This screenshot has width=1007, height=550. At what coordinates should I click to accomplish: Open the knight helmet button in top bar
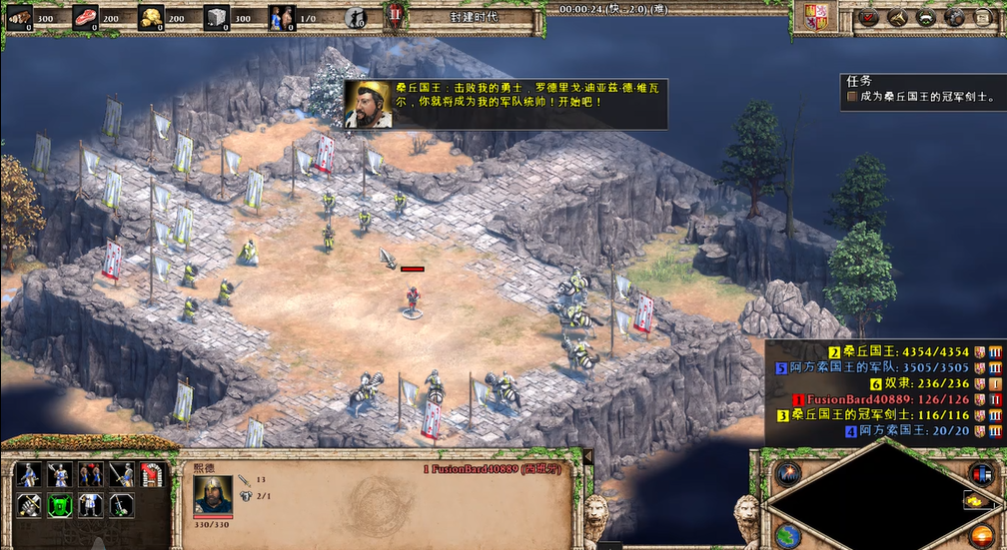[955, 17]
